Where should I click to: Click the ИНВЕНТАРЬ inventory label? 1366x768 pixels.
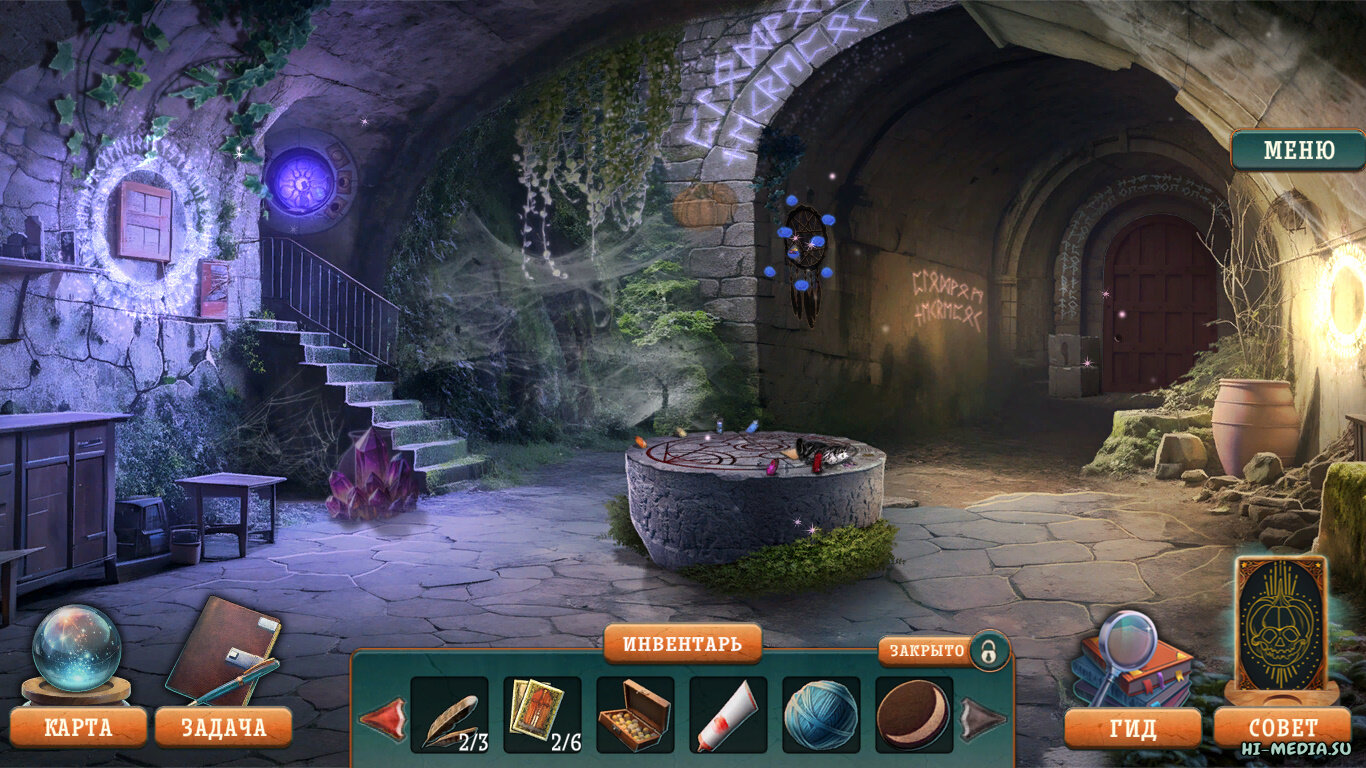(x=682, y=644)
